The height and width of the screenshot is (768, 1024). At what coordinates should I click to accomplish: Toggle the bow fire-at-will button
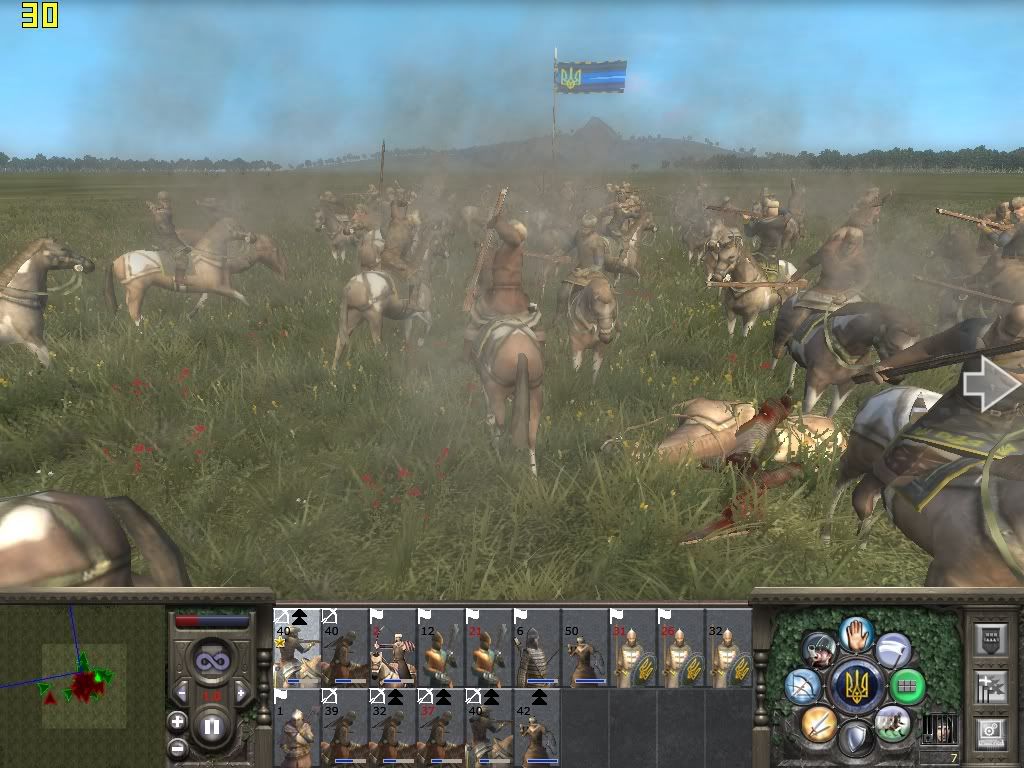803,687
